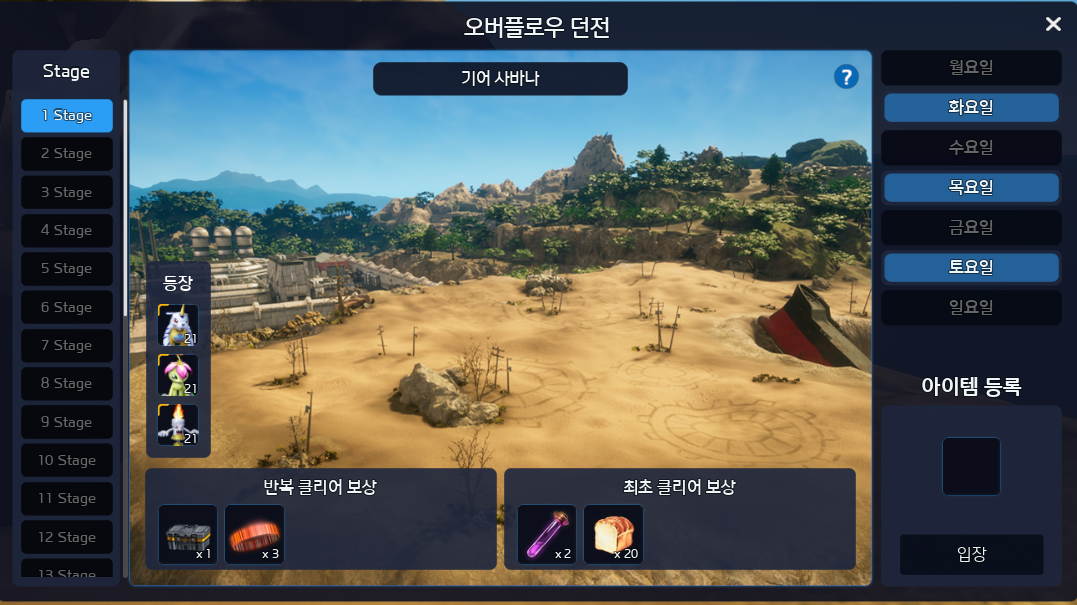
Task: Inspect the white Gomamon monster icon
Action: [178, 325]
